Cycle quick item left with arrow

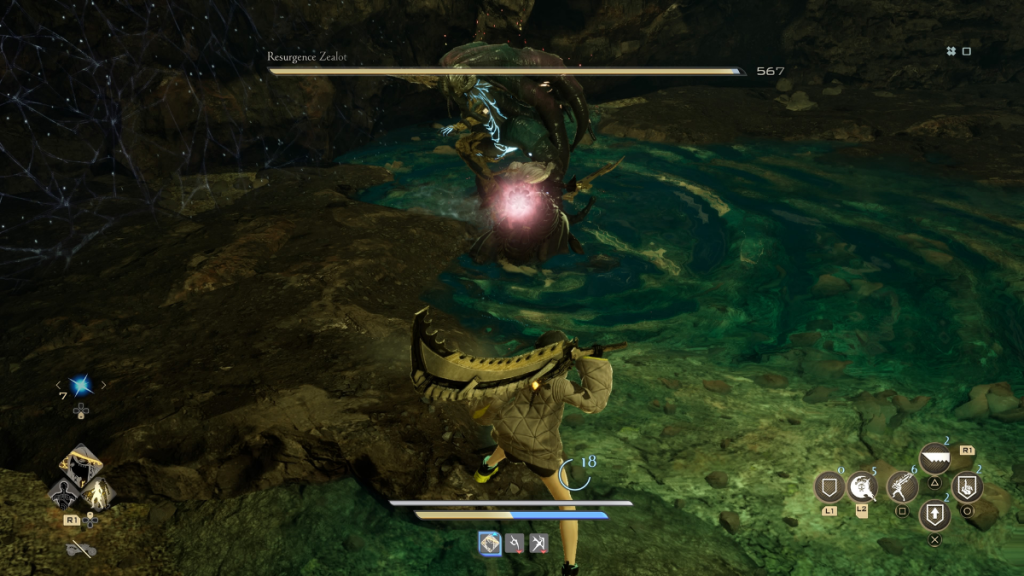coord(59,385)
